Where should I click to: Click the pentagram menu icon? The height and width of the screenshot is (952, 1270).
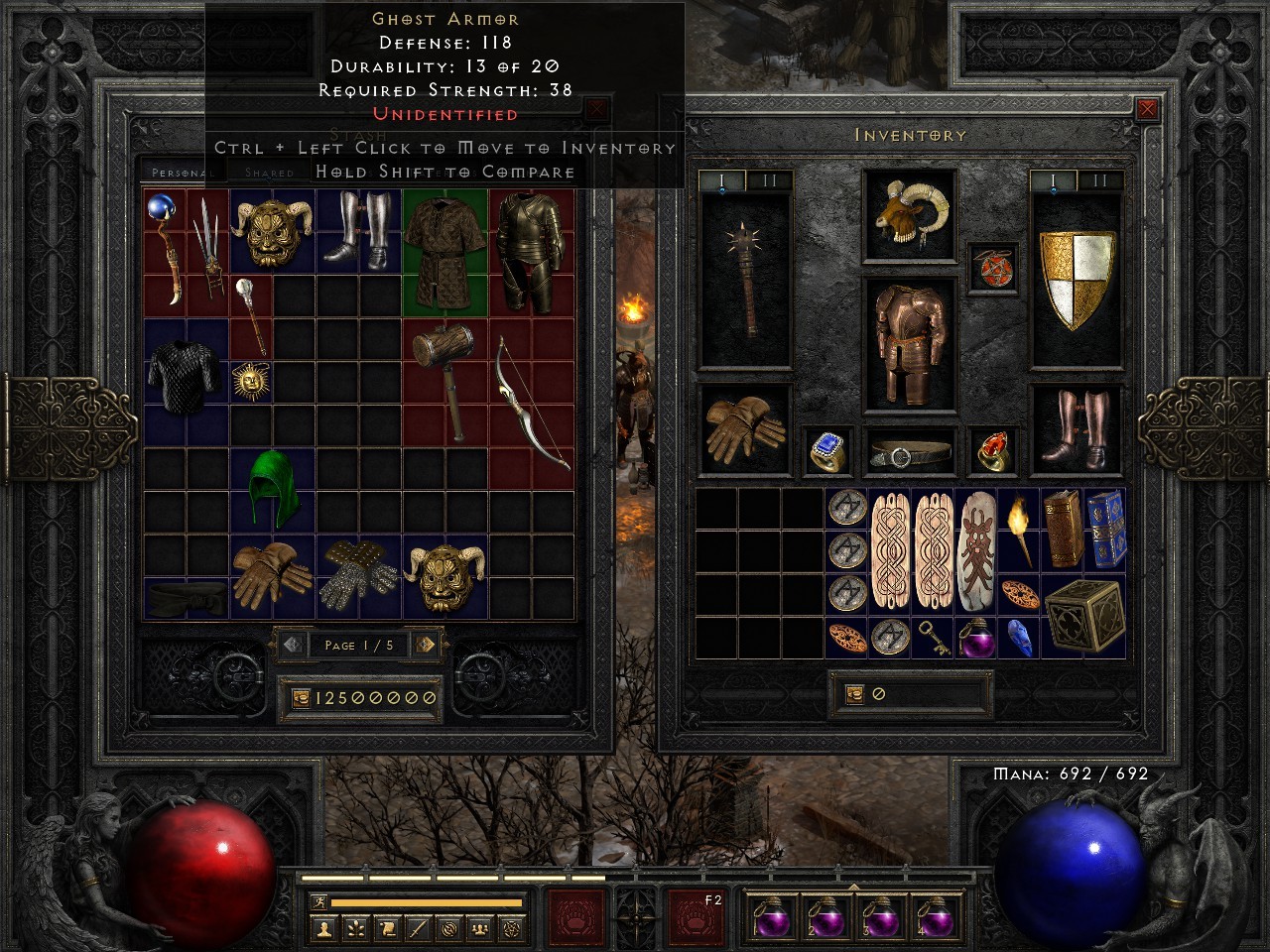(512, 929)
